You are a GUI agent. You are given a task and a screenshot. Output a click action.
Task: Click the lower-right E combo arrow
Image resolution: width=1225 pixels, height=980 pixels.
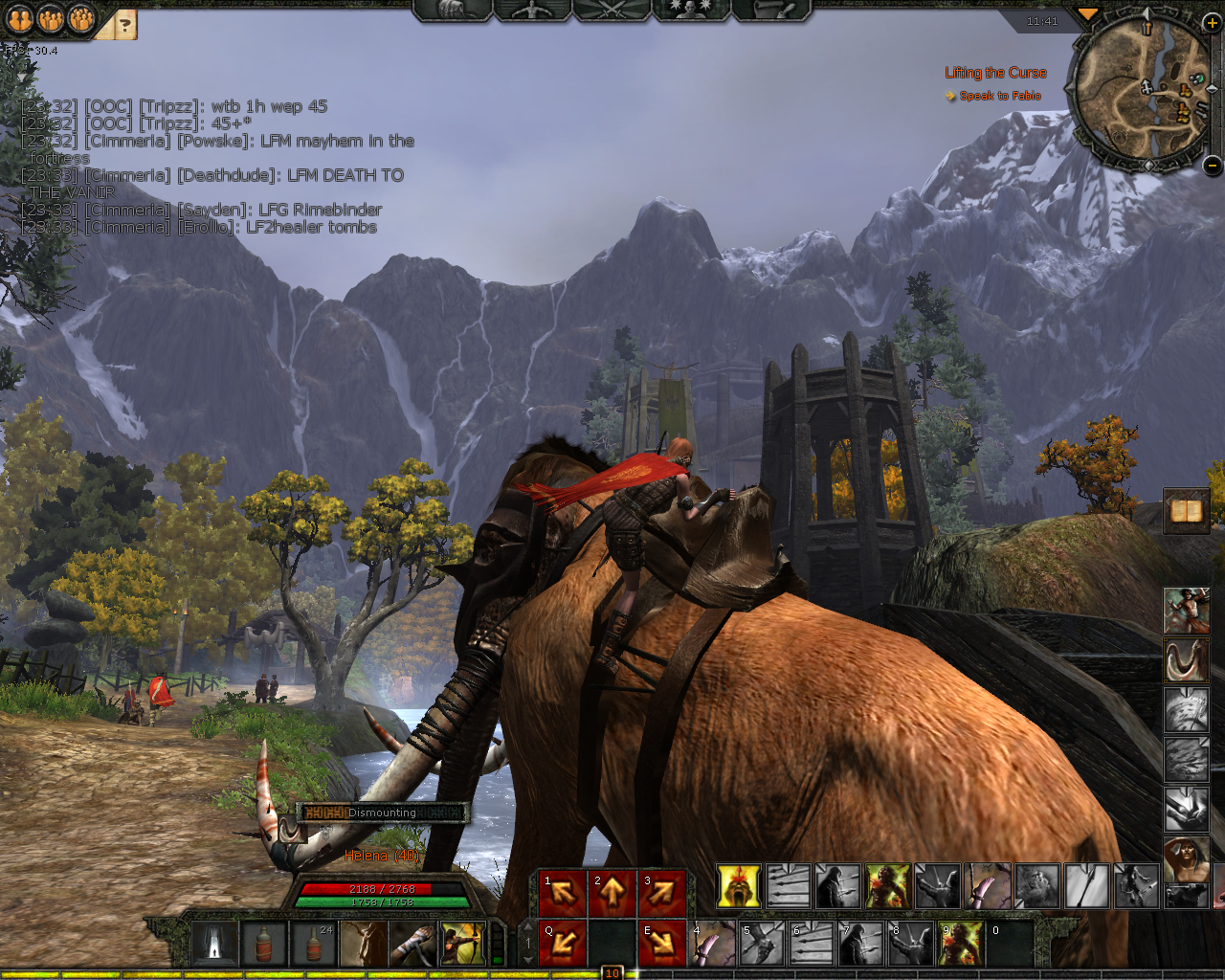662,943
